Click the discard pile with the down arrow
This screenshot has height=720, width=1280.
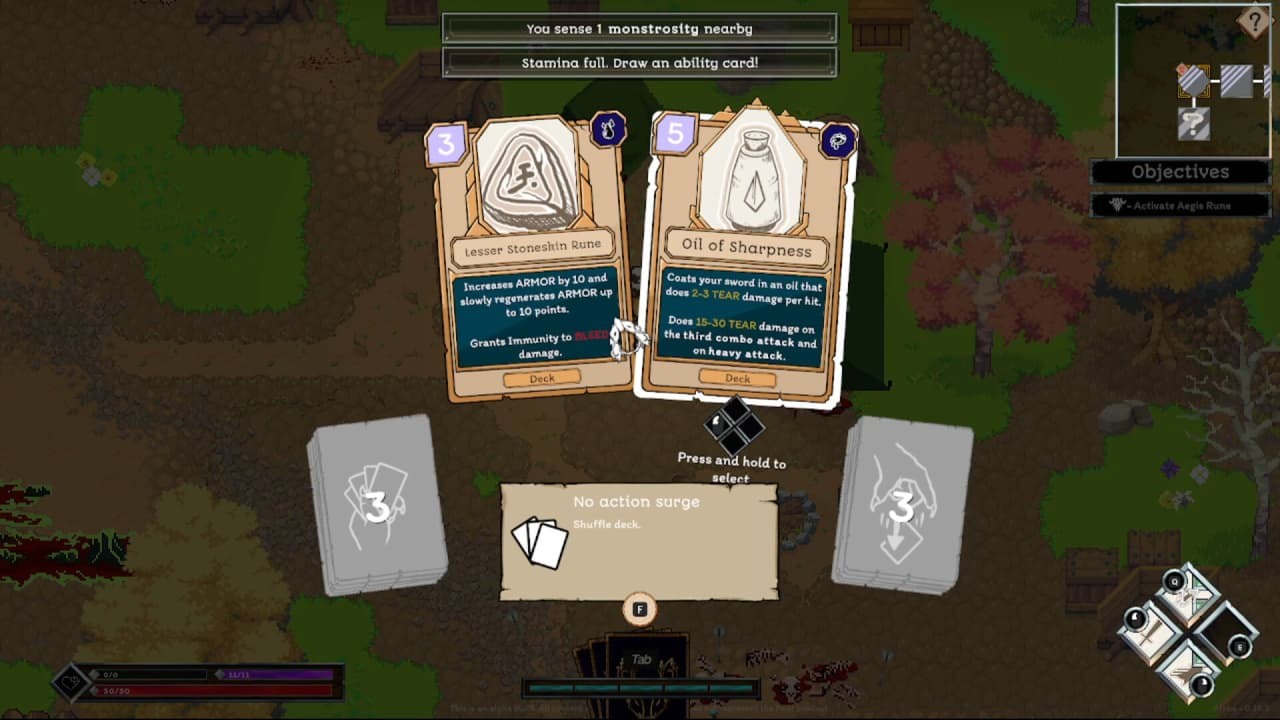coord(903,500)
